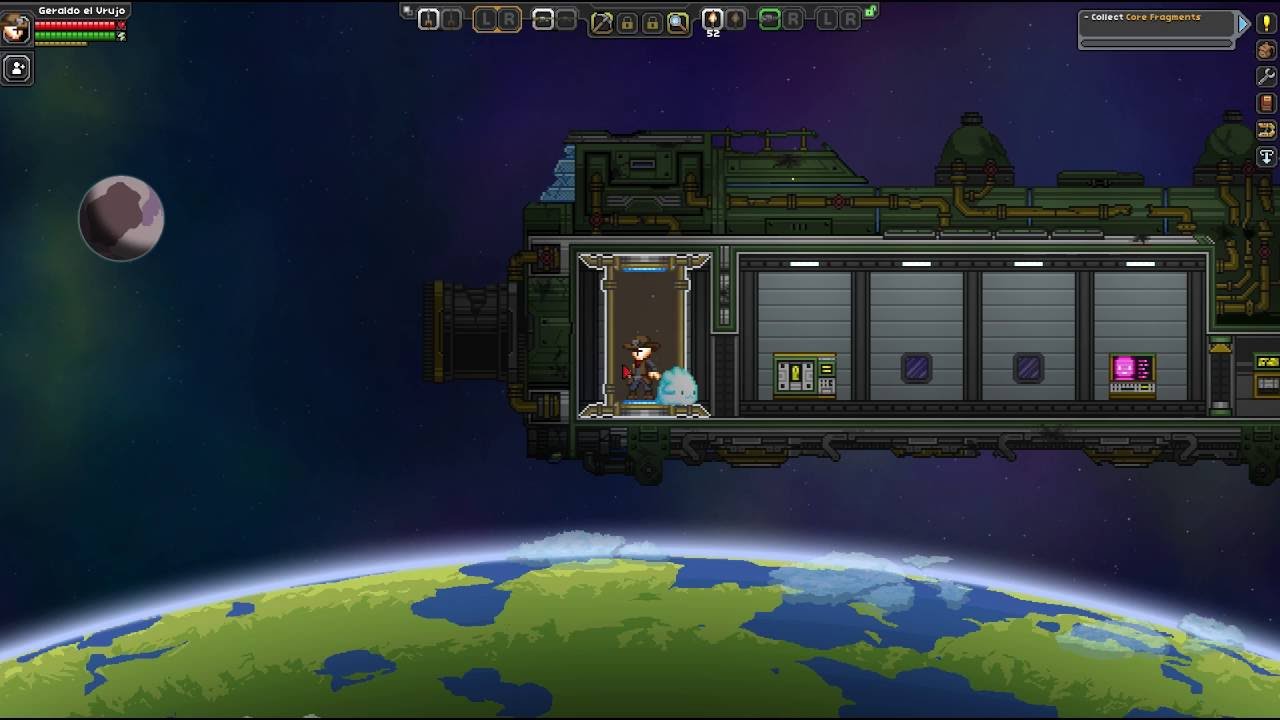The height and width of the screenshot is (720, 1280).
Task: Toggle the green hotbar lock icon
Action: (871, 12)
